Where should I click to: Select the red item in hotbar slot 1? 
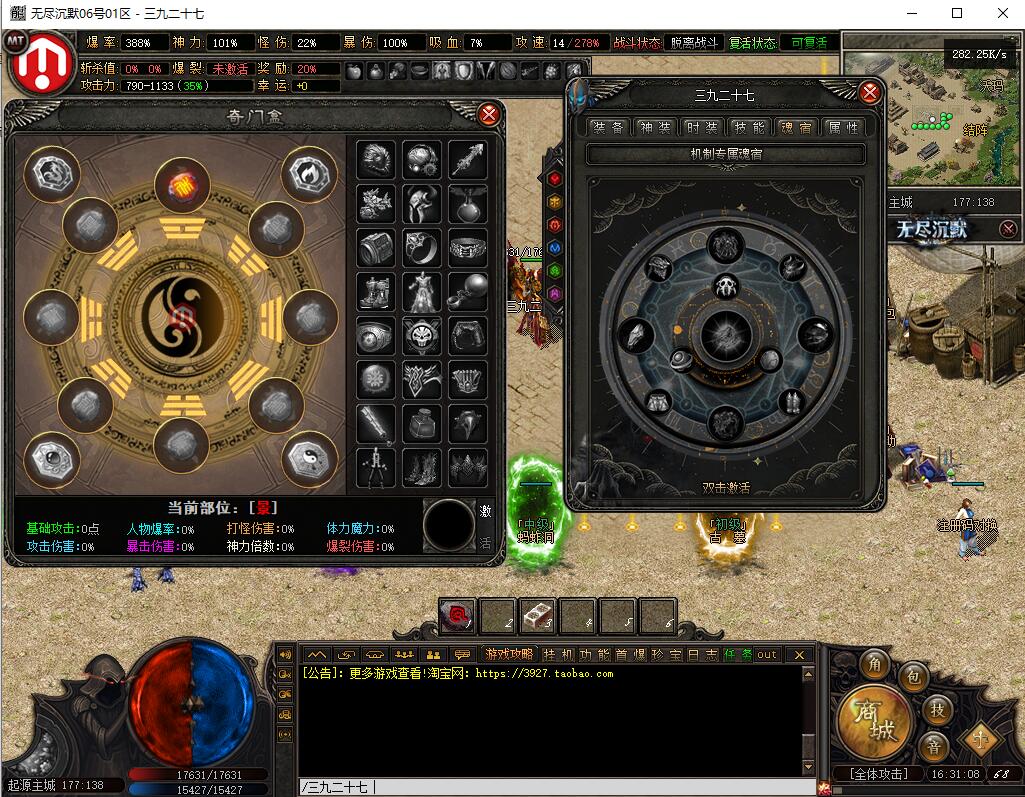pos(459,616)
